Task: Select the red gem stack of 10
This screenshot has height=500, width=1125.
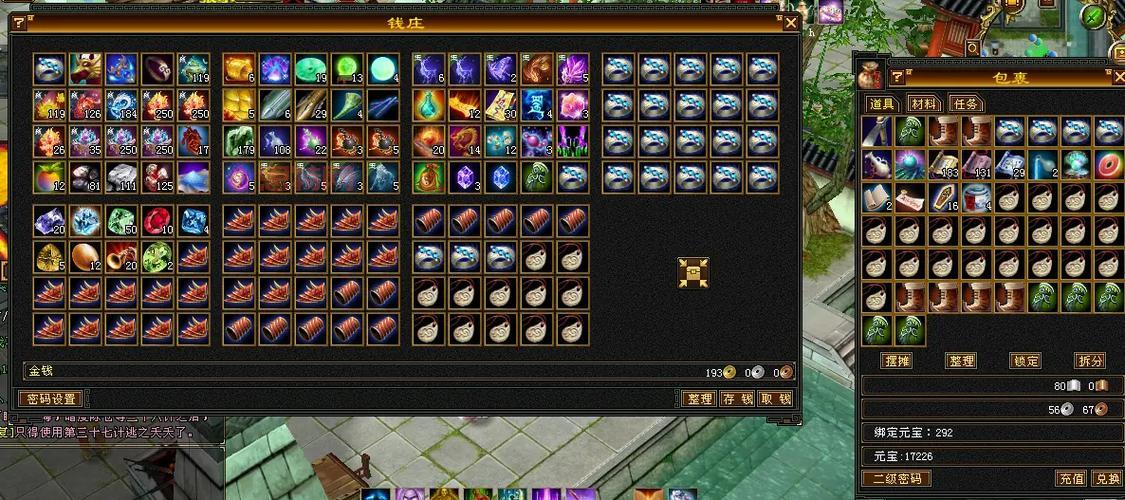Action: tap(158, 221)
